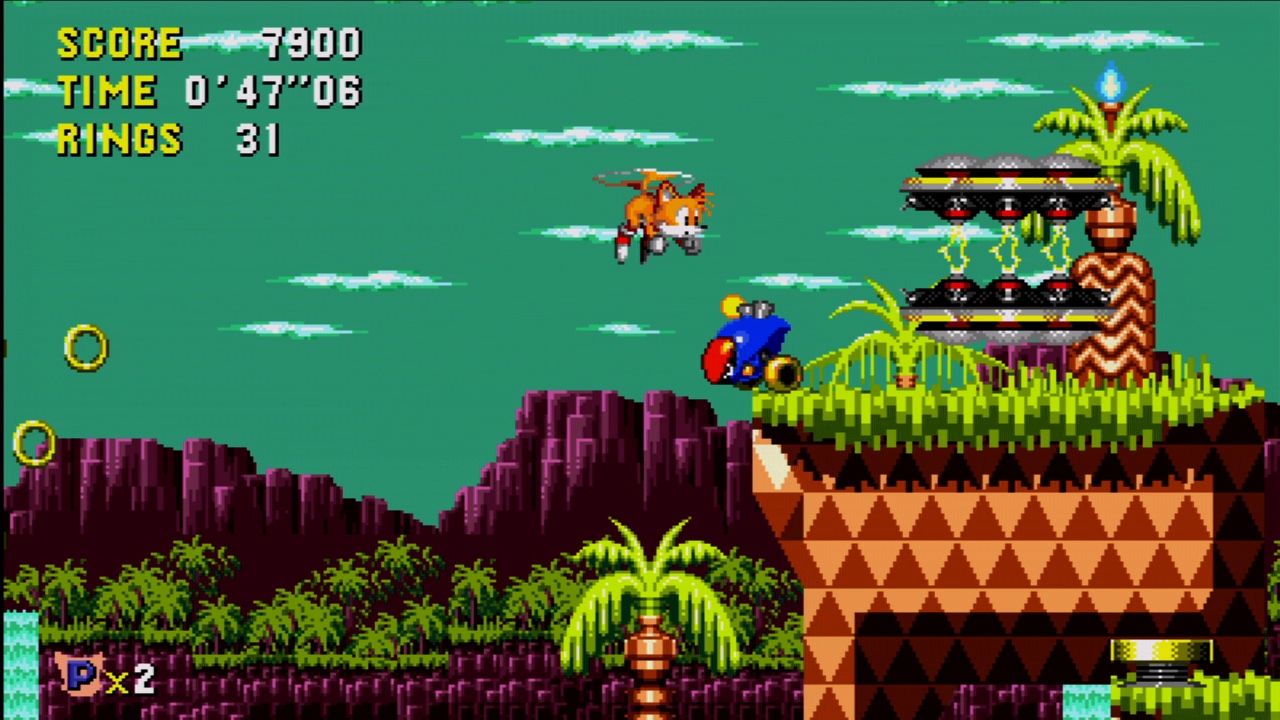Viewport: 1280px width, 720px height.
Task: Click the score value 7900
Action: coord(315,43)
